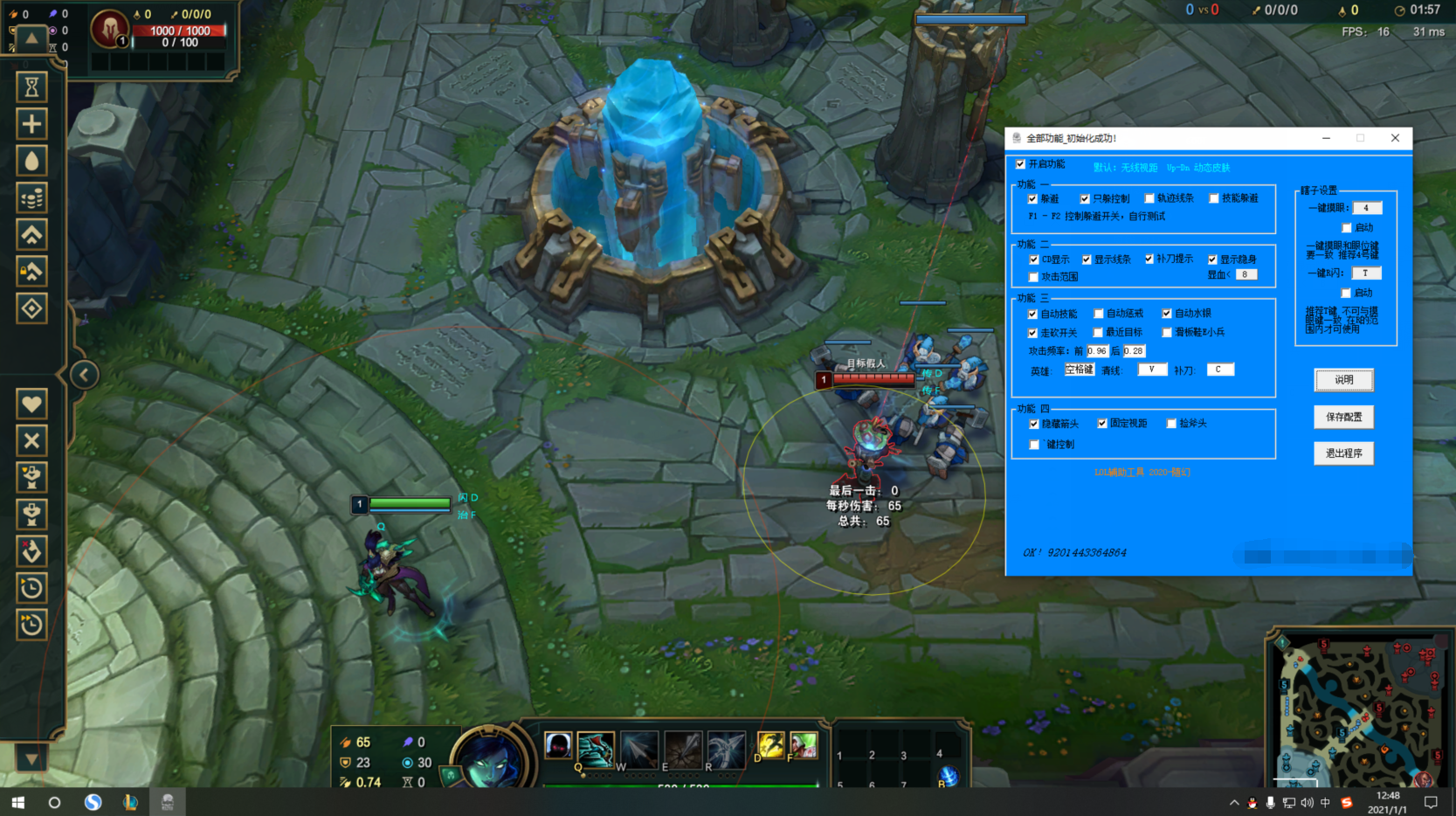
Task: Click the champion portrait in the HUD
Action: tap(489, 760)
